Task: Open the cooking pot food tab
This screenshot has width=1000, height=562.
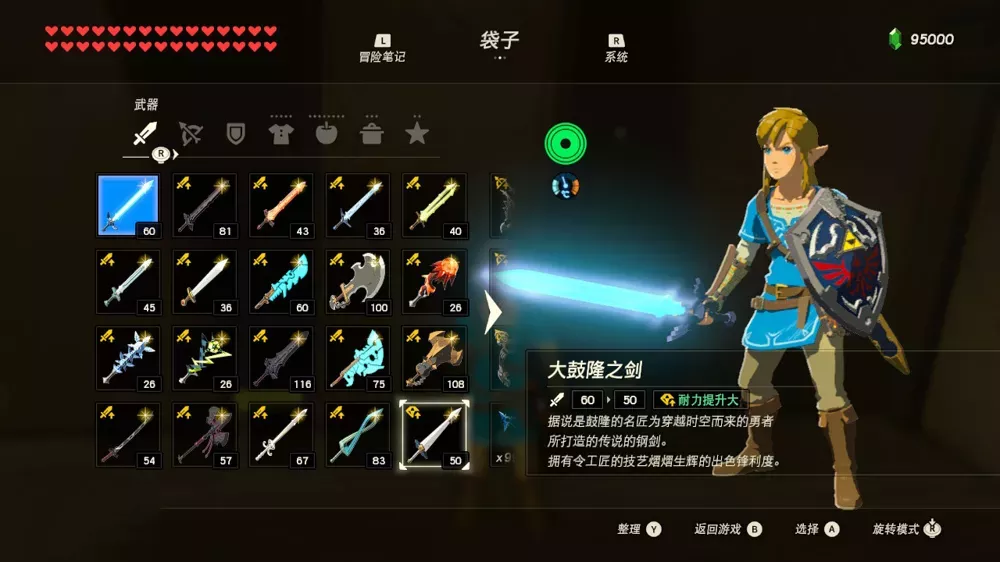Action: [372, 133]
